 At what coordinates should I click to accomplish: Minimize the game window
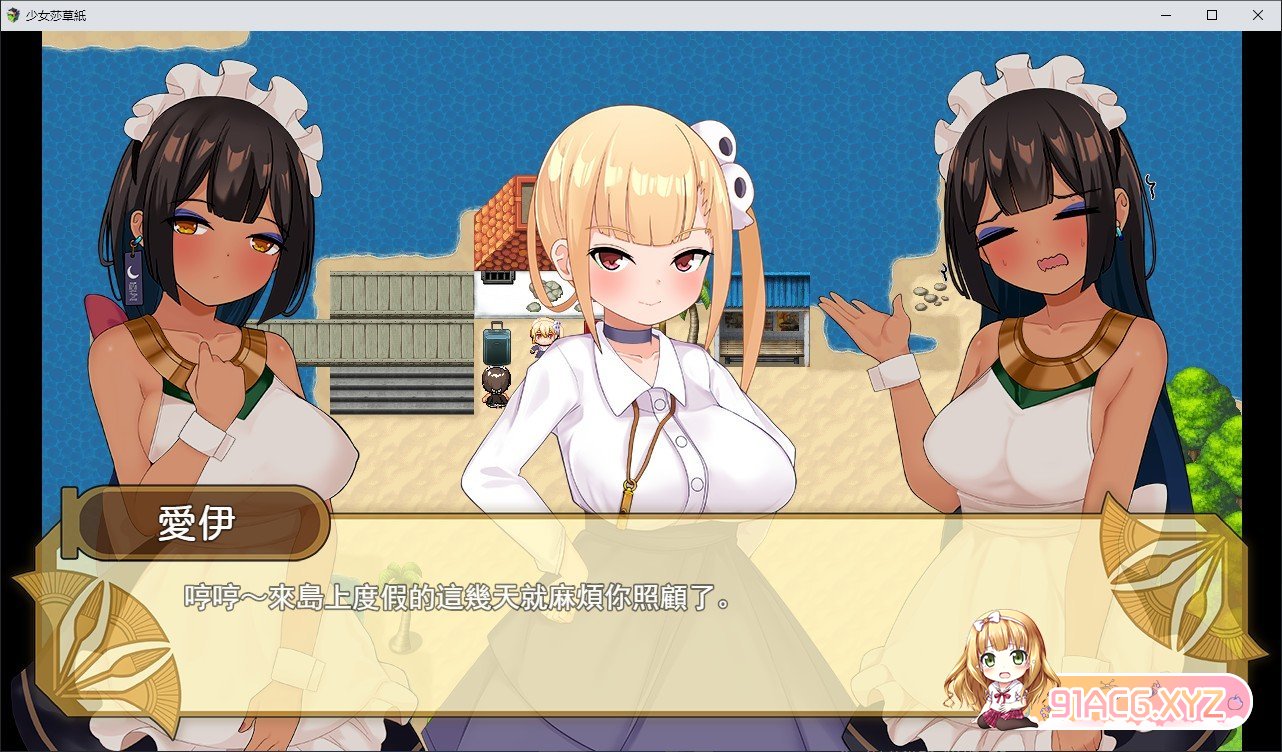1166,15
